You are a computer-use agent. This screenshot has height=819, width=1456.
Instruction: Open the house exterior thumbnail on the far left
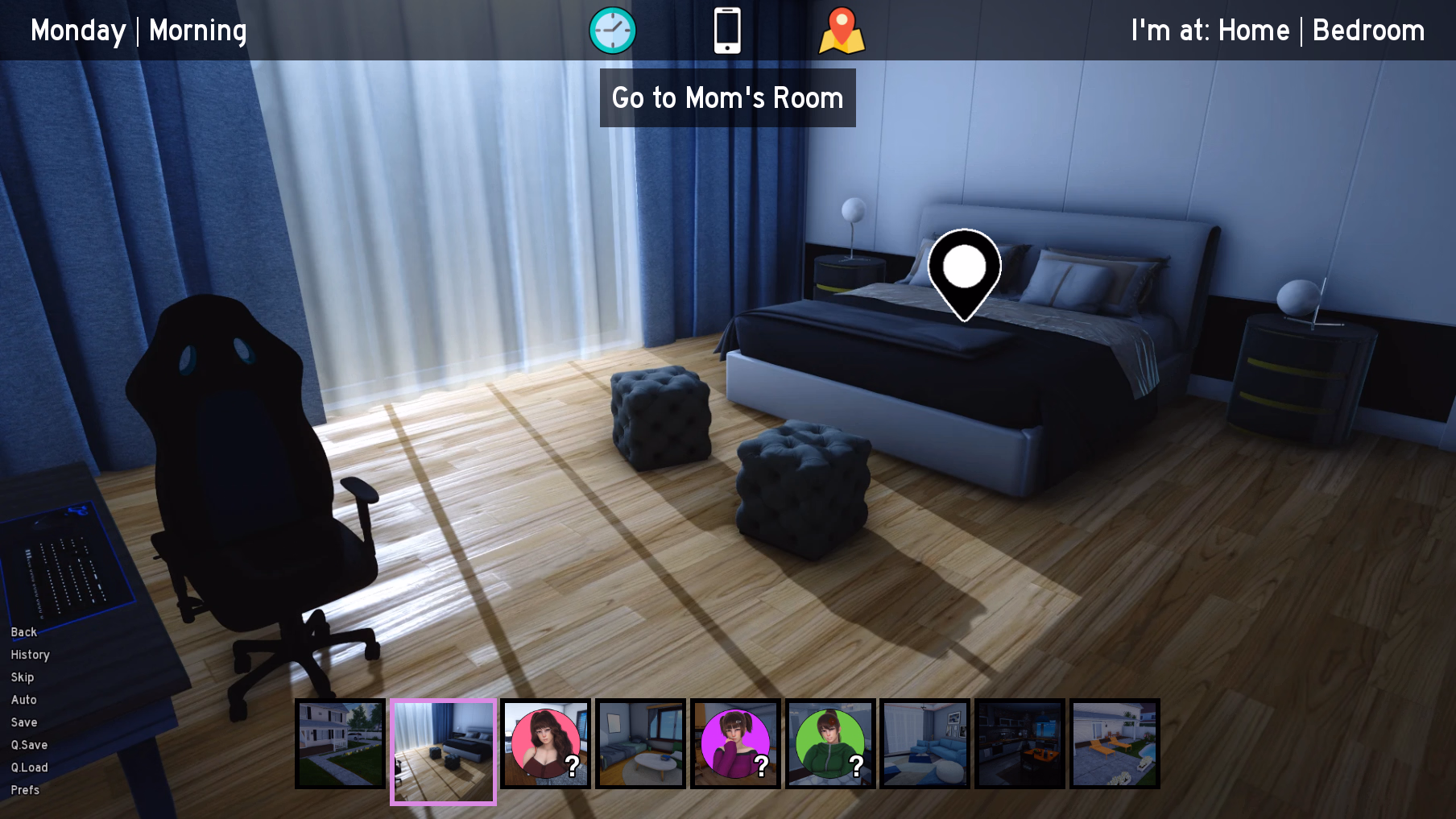pyautogui.click(x=339, y=743)
